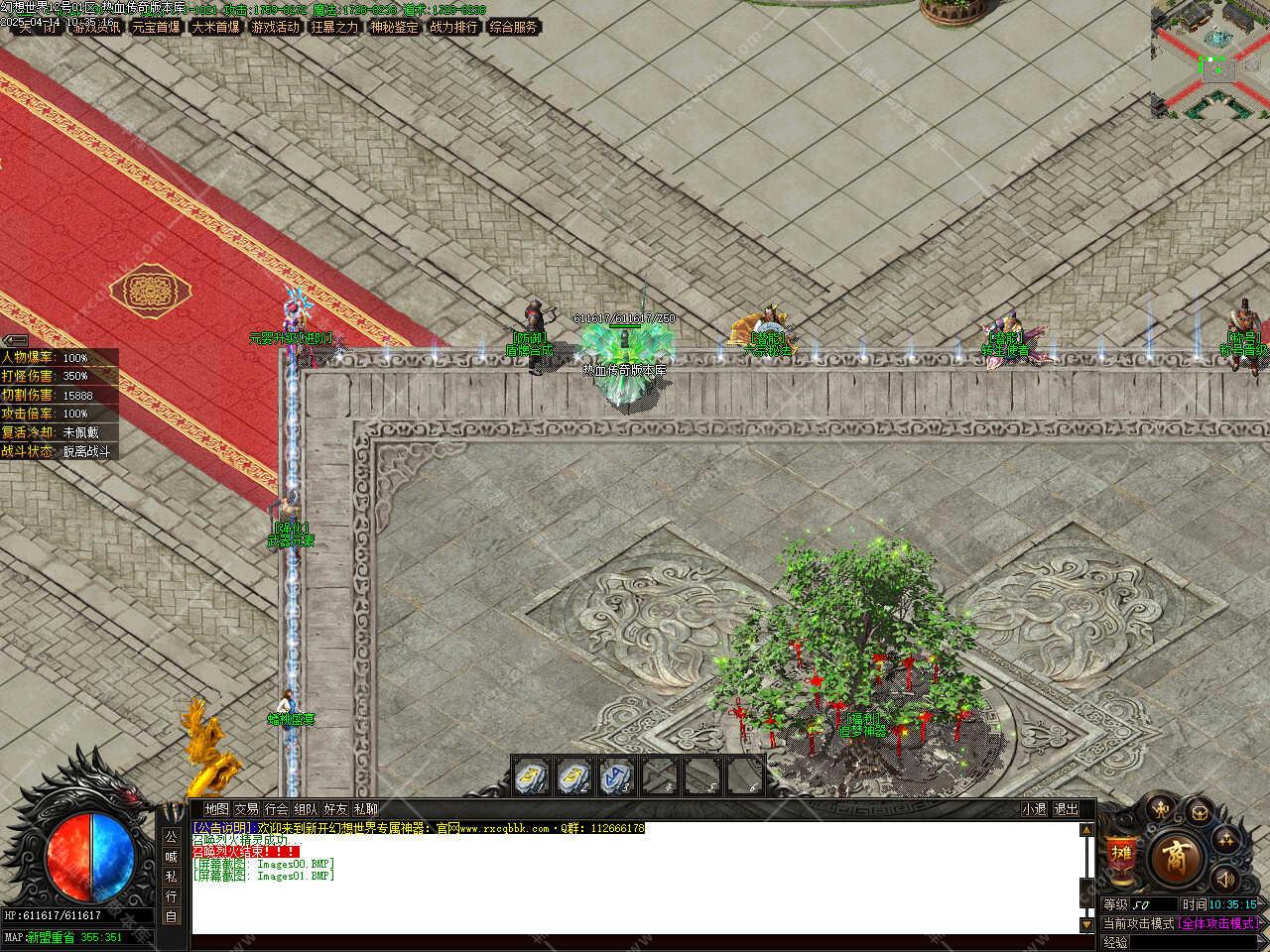Open the 游戏活动 events menu

click(276, 28)
